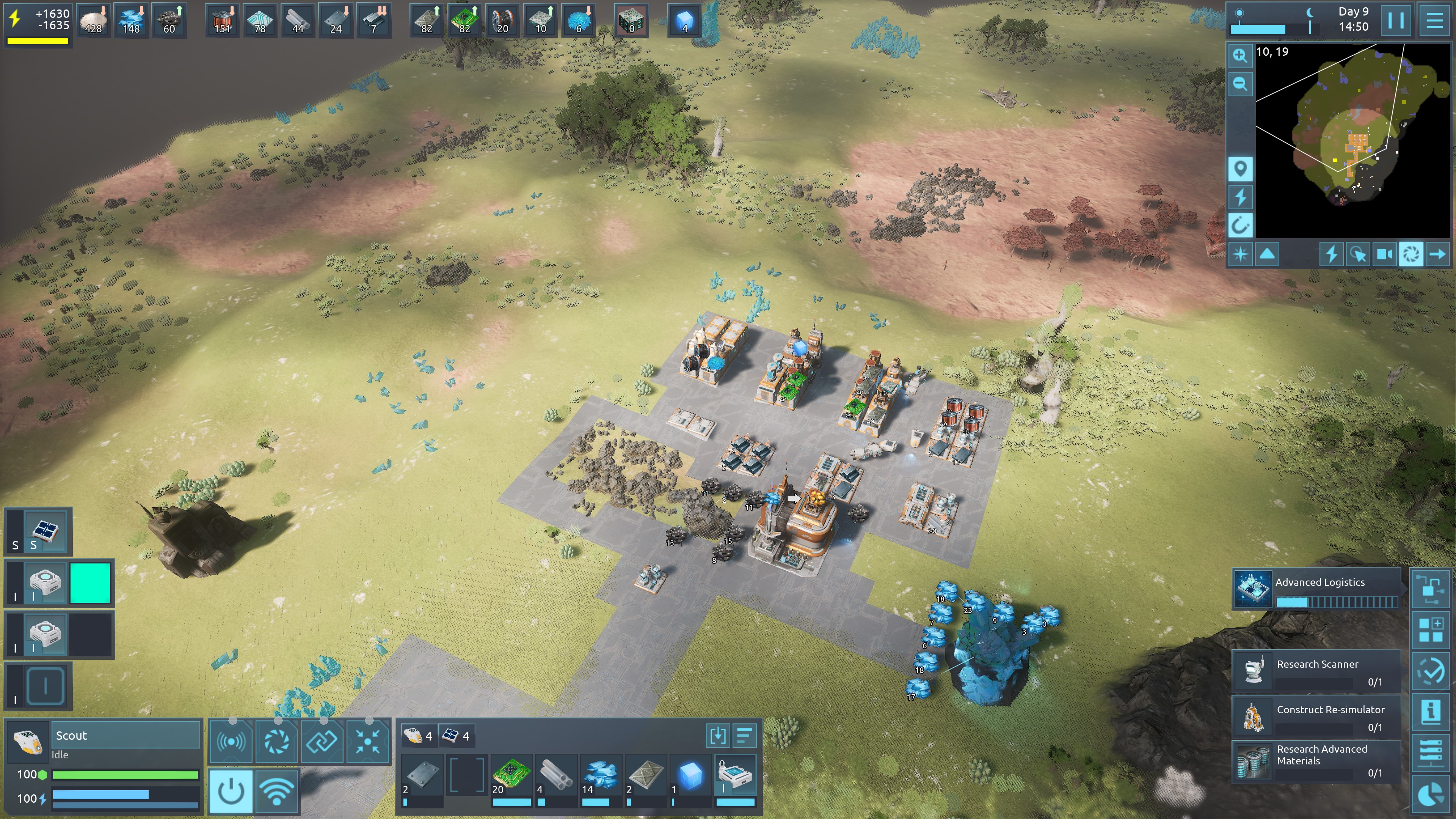The height and width of the screenshot is (819, 1456).
Task: Select the Research Scanner objective
Action: point(1317,672)
